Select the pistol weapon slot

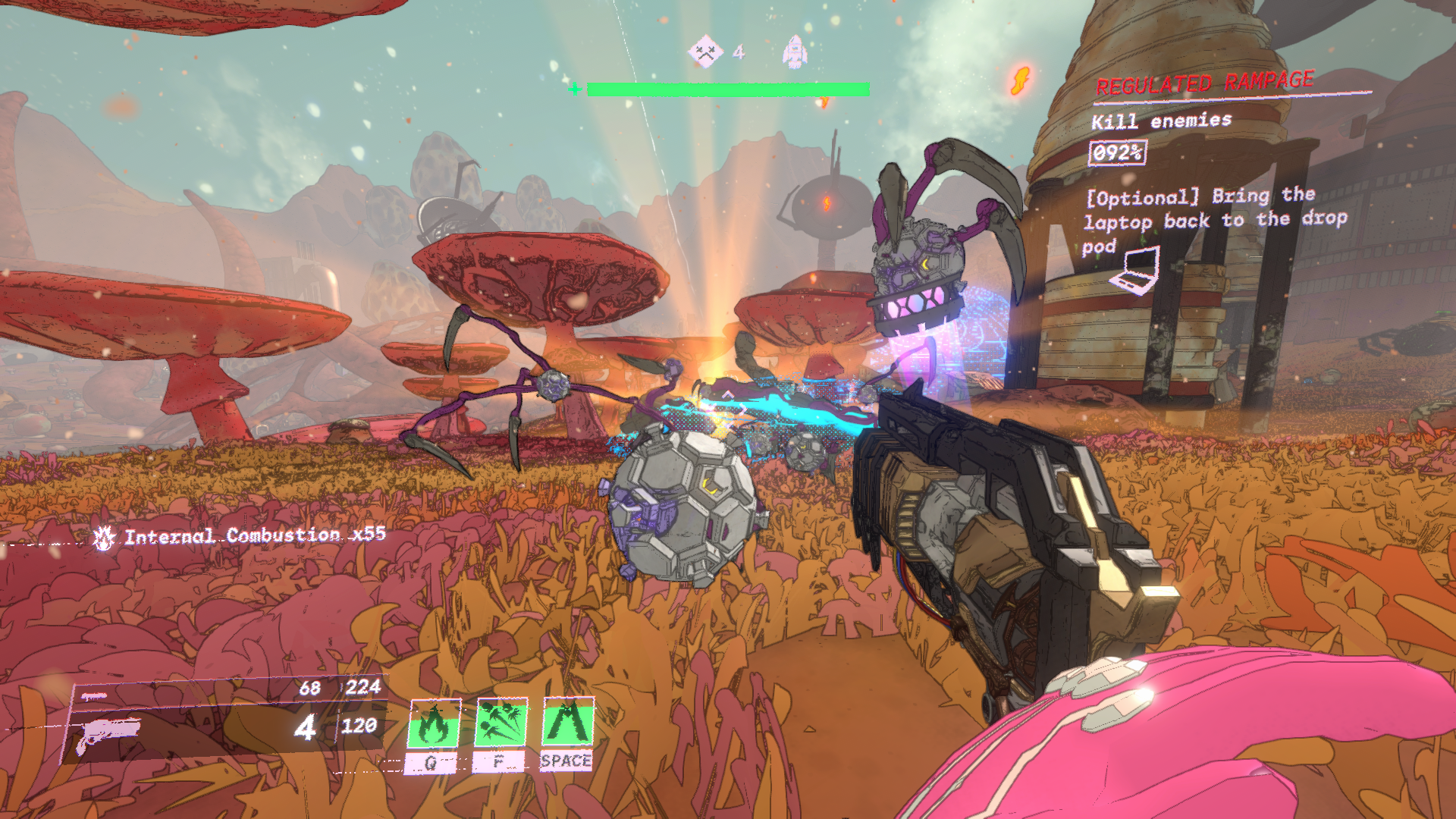(108, 733)
